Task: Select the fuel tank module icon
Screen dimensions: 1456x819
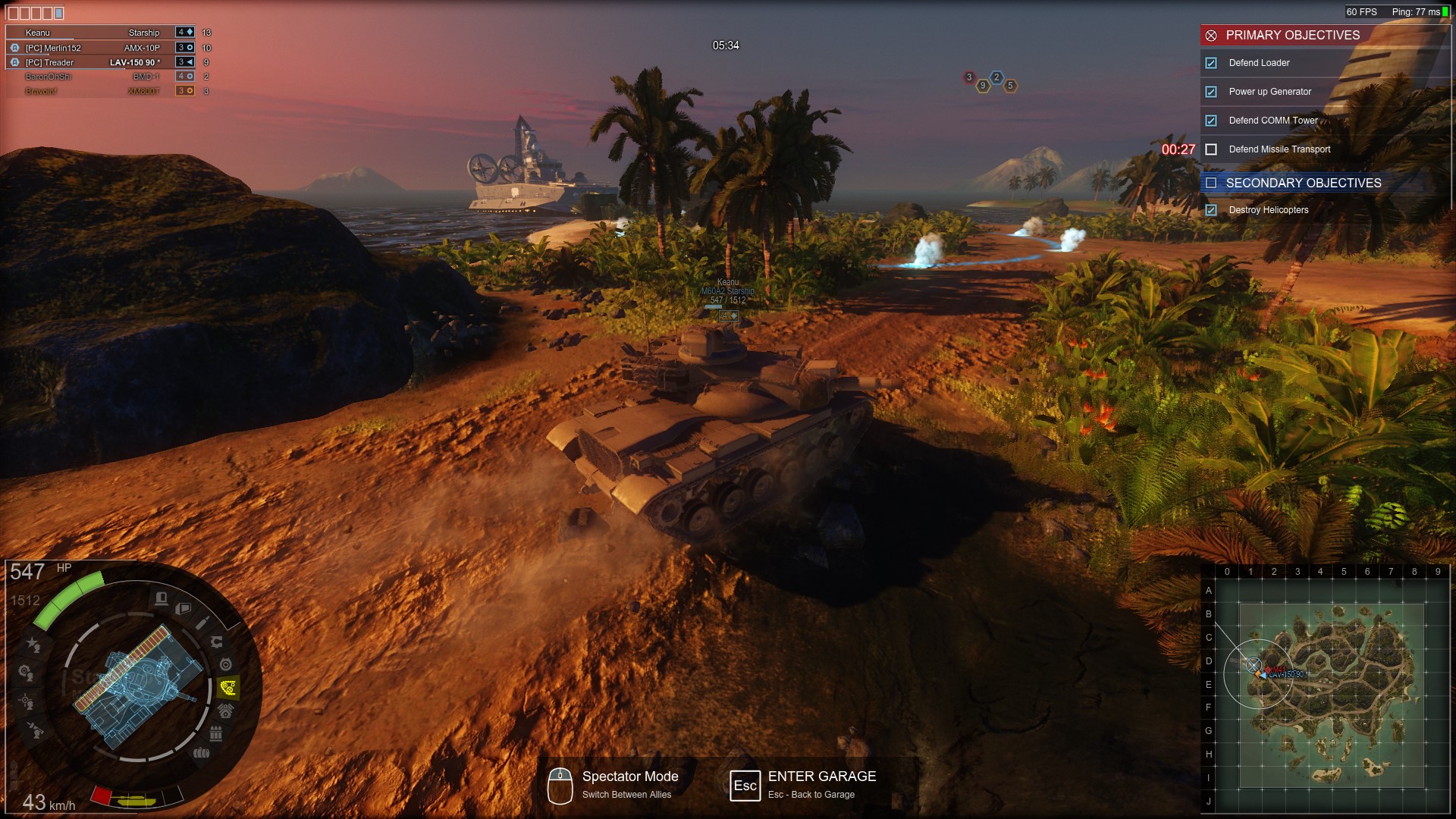Action: pos(201,753)
